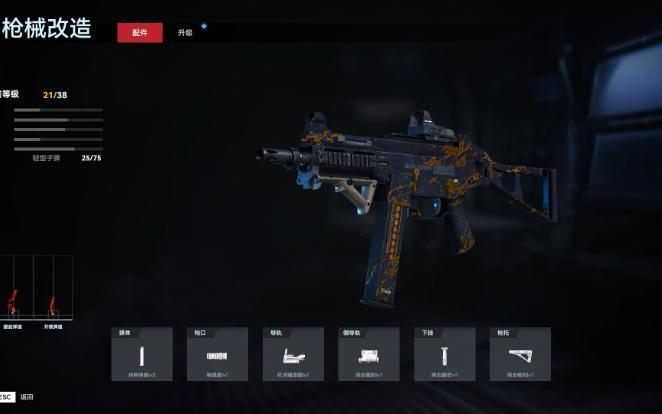
Task: Select the red 配件 (attachments) tab
Action: click(x=139, y=33)
